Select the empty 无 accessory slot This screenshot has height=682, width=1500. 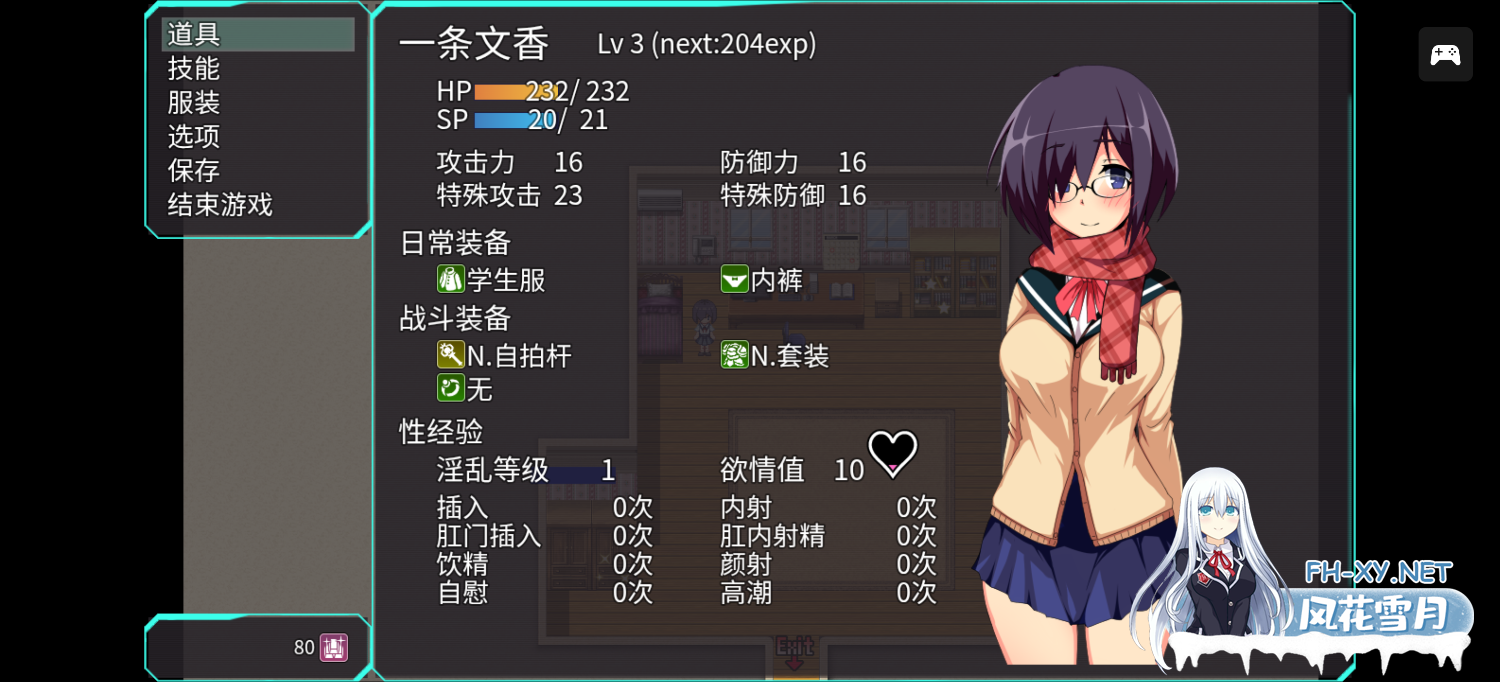tap(466, 388)
